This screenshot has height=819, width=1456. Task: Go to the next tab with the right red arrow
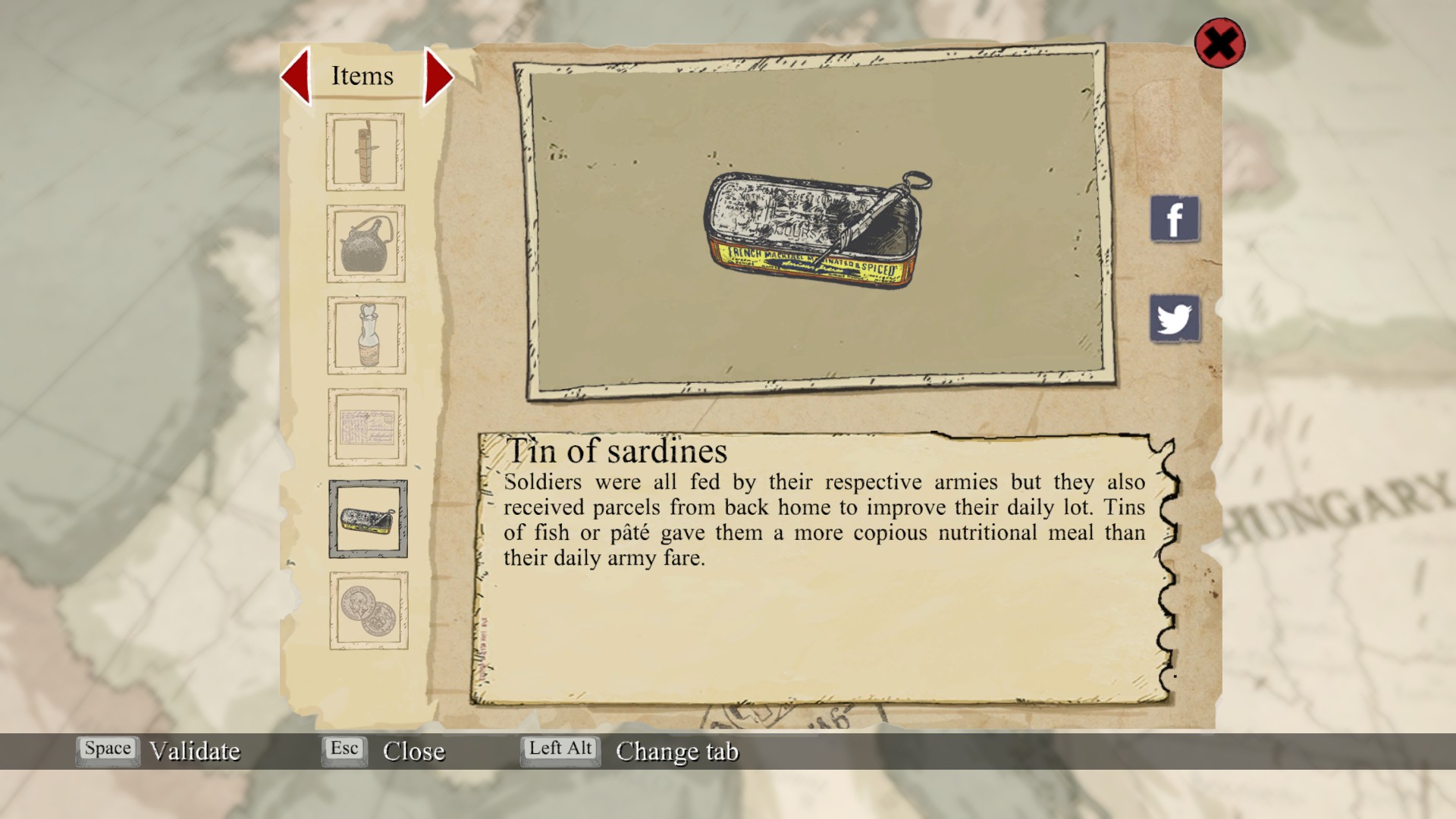coord(438,77)
